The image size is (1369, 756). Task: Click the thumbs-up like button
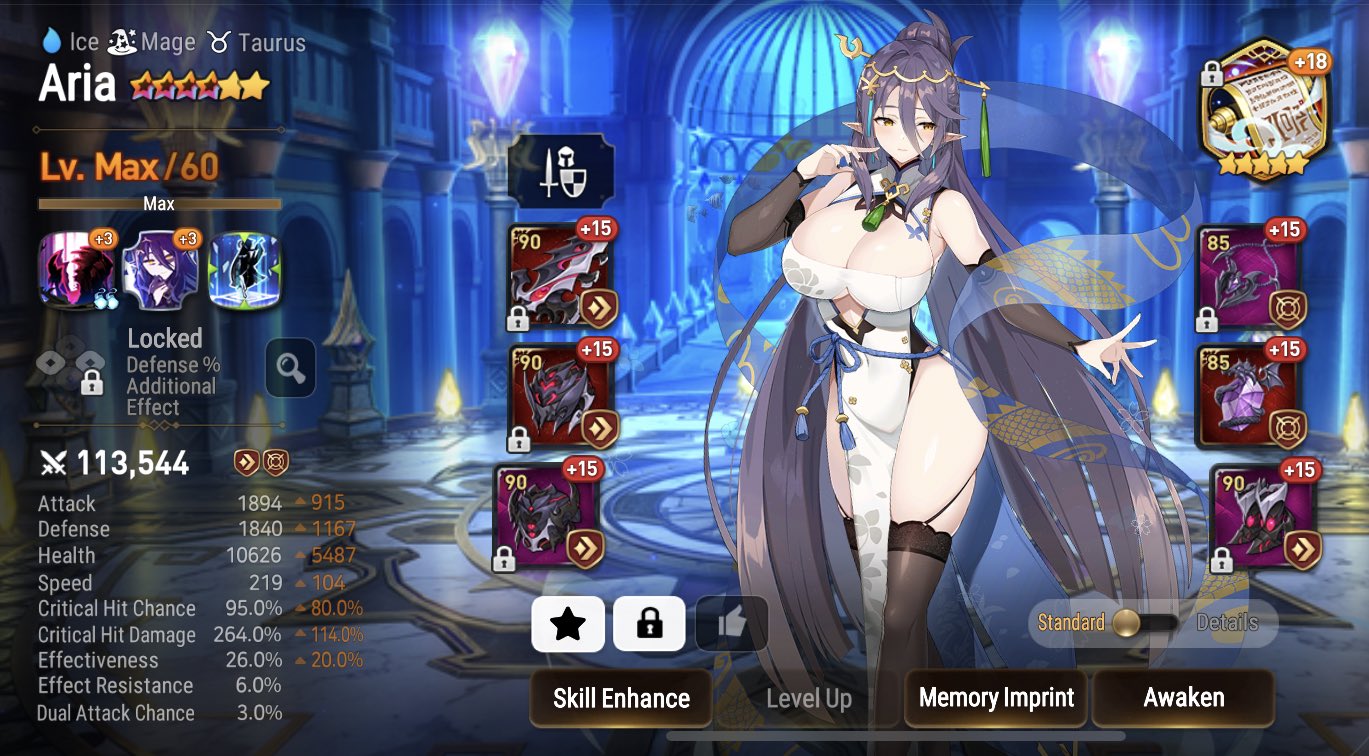(733, 623)
